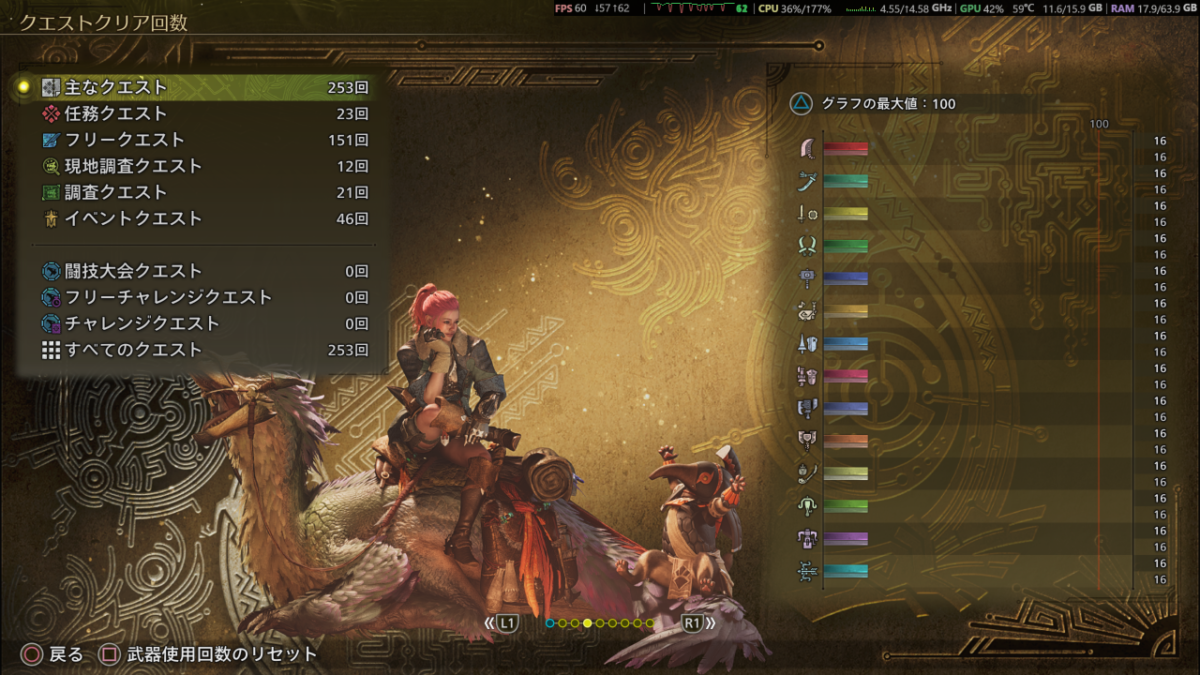Select the highlighted yellow page dot
Screen dimensions: 1200x675
pos(588,623)
